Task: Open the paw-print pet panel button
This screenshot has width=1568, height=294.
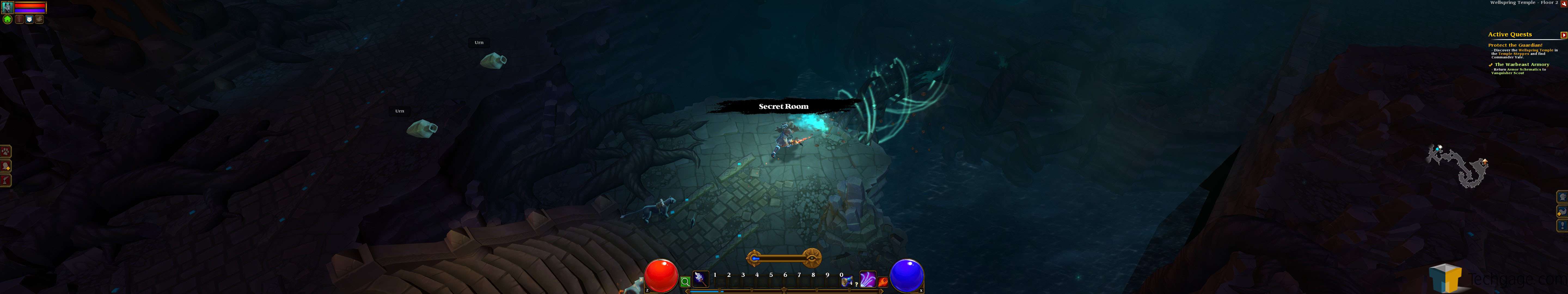Action: tap(5, 151)
